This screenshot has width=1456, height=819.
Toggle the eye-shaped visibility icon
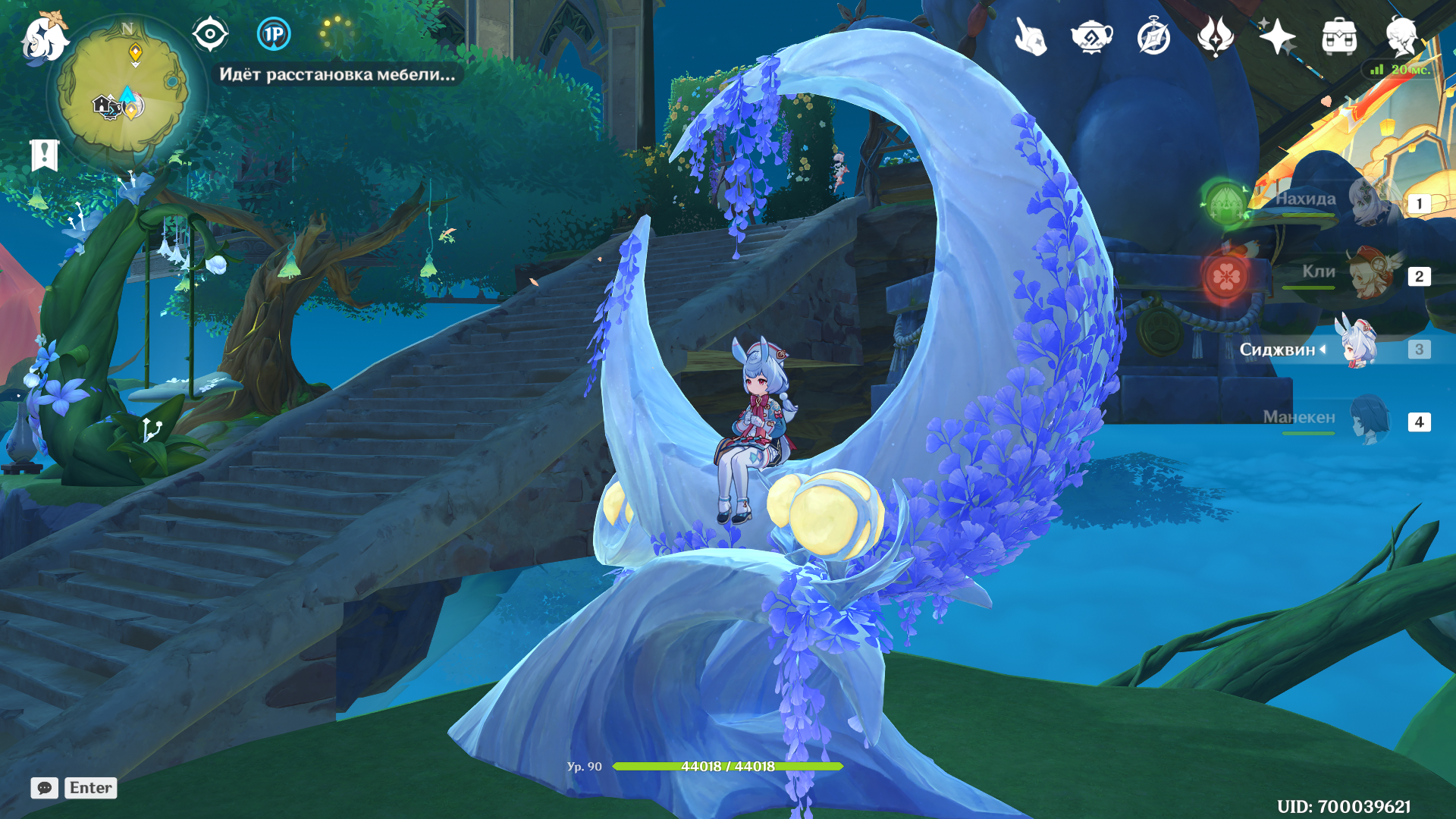pos(210,35)
